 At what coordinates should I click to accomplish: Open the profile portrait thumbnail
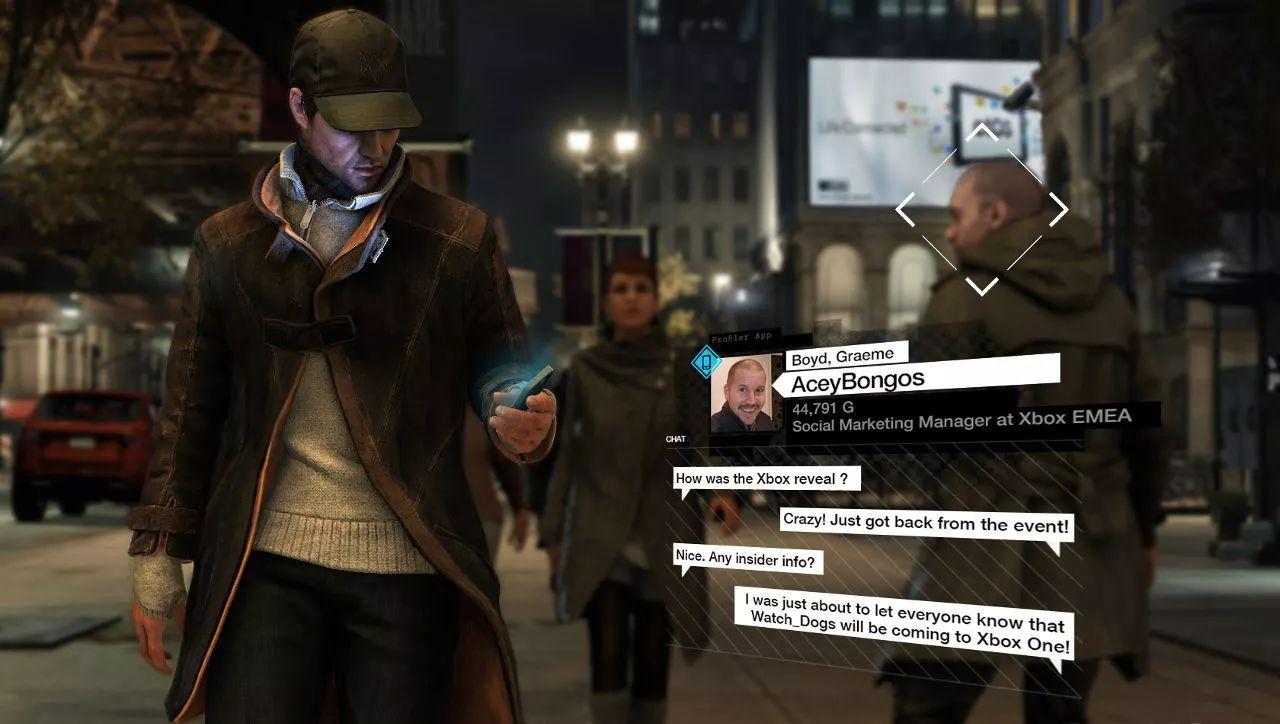coord(746,393)
